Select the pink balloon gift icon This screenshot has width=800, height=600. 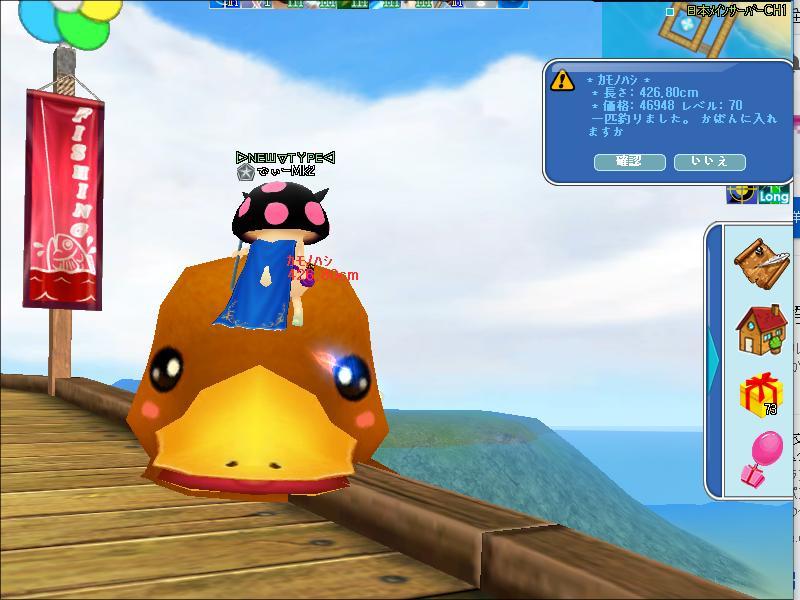point(760,460)
